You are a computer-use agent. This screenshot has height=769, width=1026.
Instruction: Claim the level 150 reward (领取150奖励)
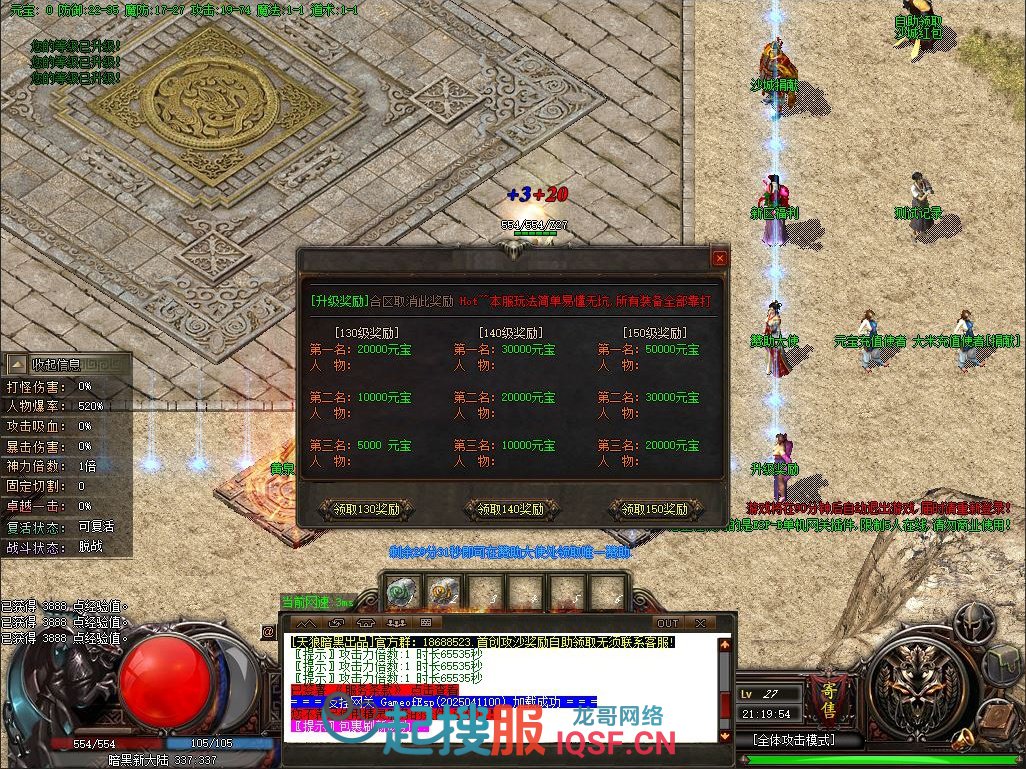655,509
